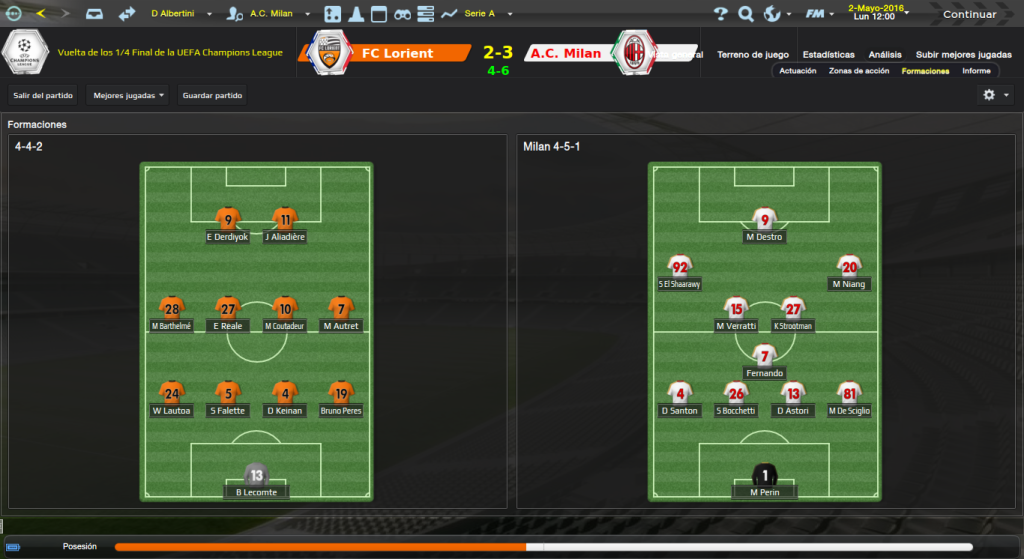Viewport: 1024px width, 559px height.
Task: Save the match with Guardar partido
Action: coord(213,95)
